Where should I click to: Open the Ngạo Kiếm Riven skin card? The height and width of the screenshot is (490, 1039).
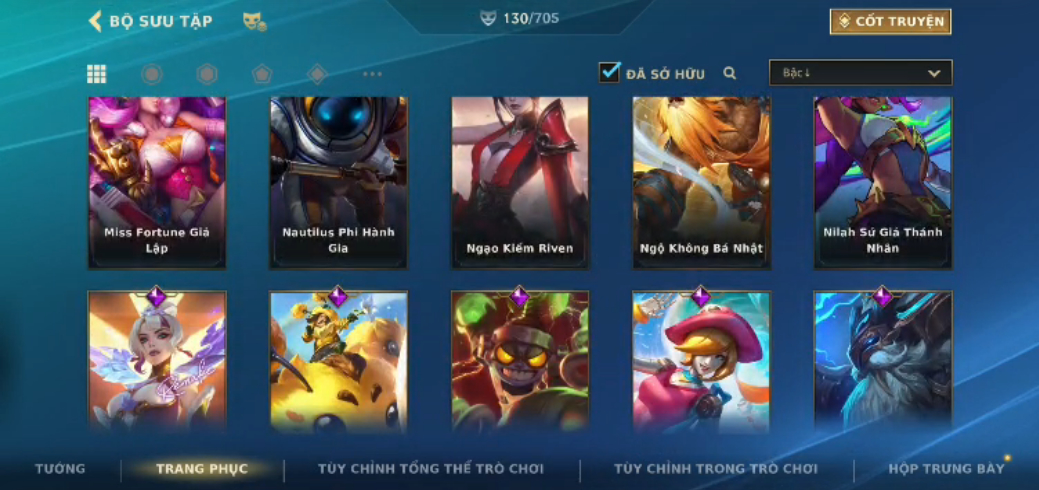tap(520, 183)
